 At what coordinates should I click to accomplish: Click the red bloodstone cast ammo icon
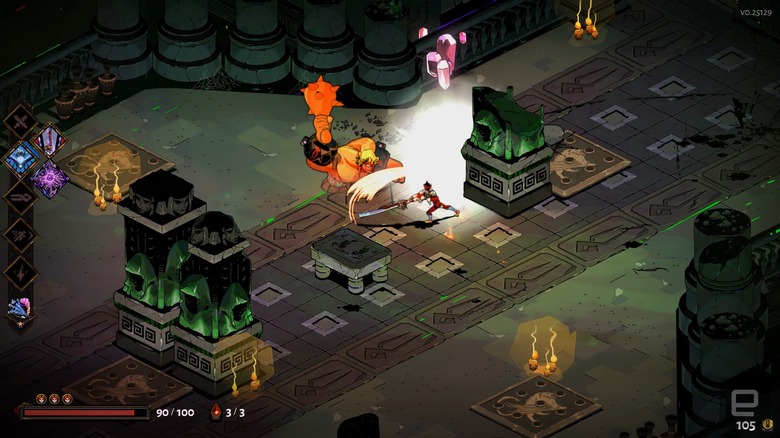pyautogui.click(x=215, y=411)
